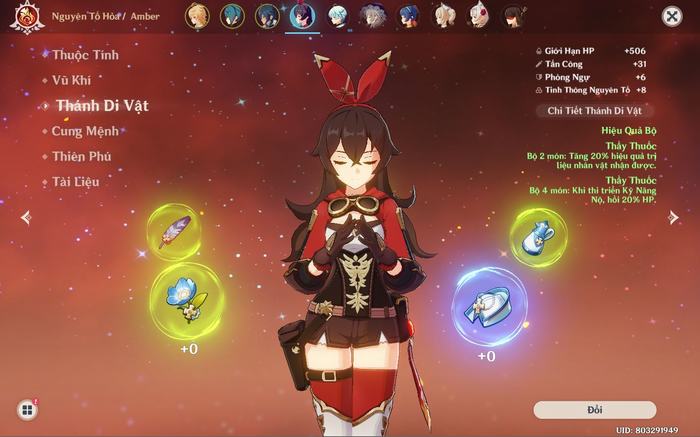This screenshot has width=700, height=437.
Task: Click the Đổi button
Action: [x=594, y=410]
